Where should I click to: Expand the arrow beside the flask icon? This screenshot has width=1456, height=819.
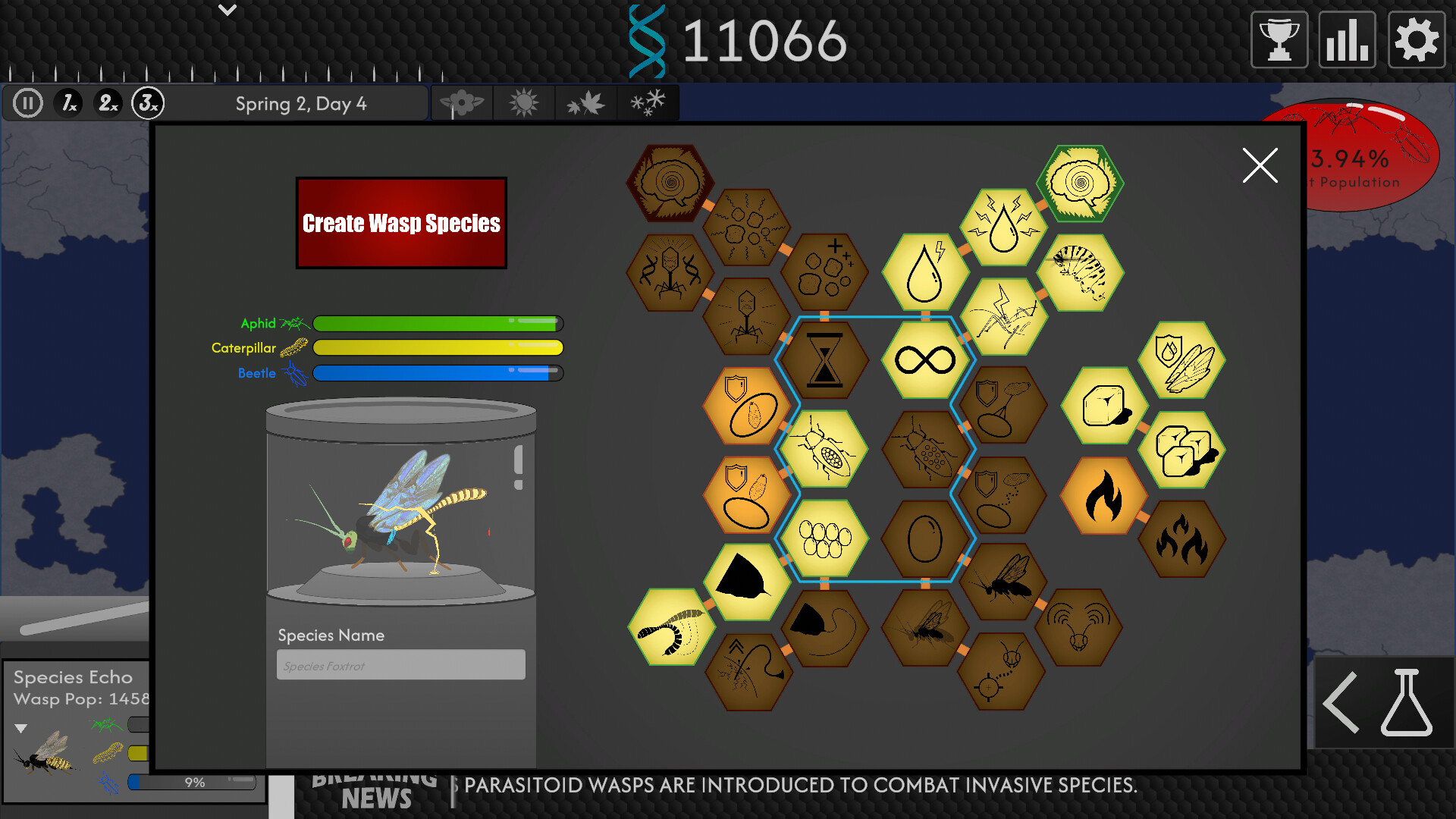(1341, 701)
